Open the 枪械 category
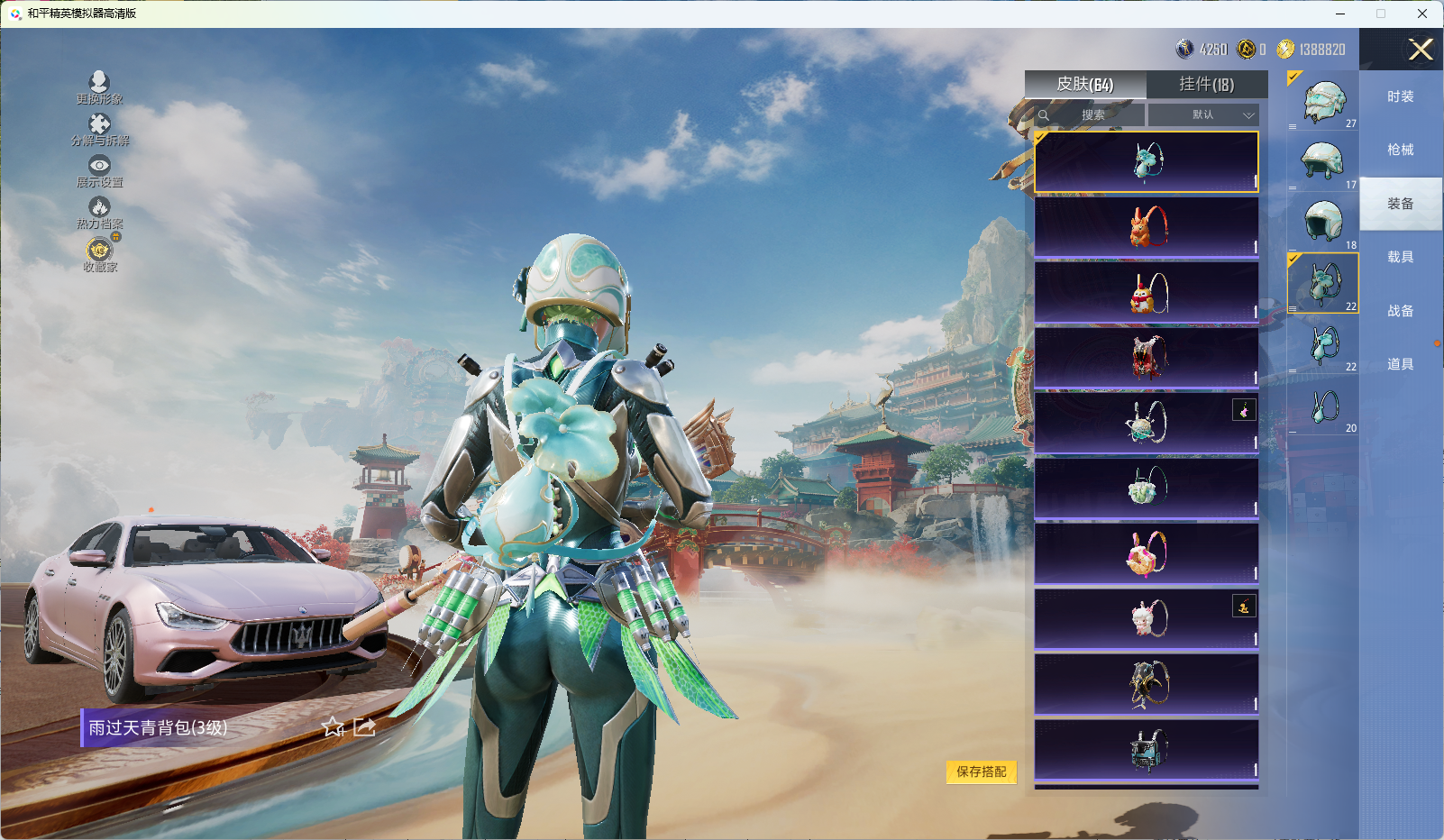Screen dimensions: 1444x840 pos(1400,150)
